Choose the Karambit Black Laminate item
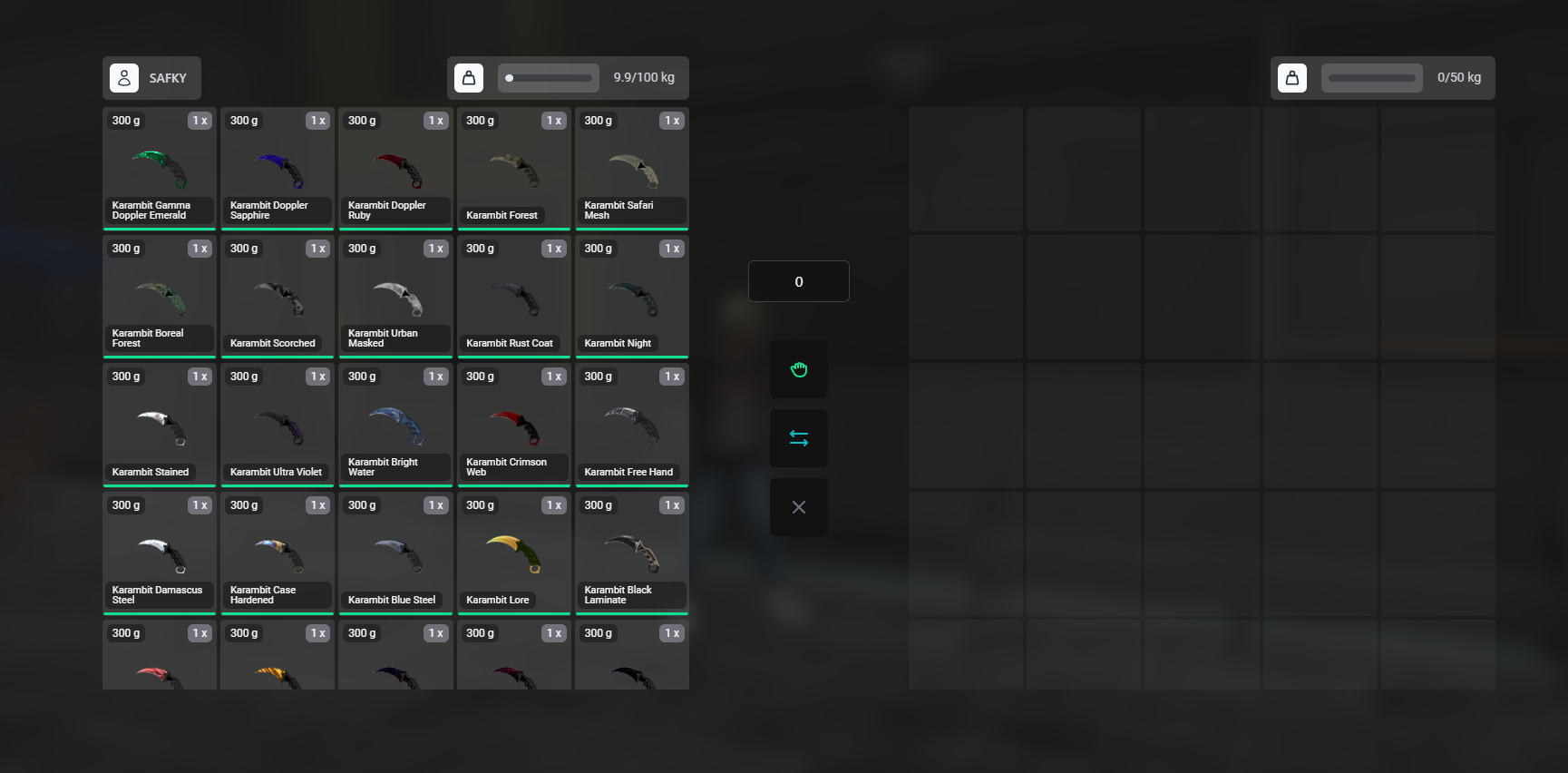This screenshot has height=773, width=1568. click(631, 553)
